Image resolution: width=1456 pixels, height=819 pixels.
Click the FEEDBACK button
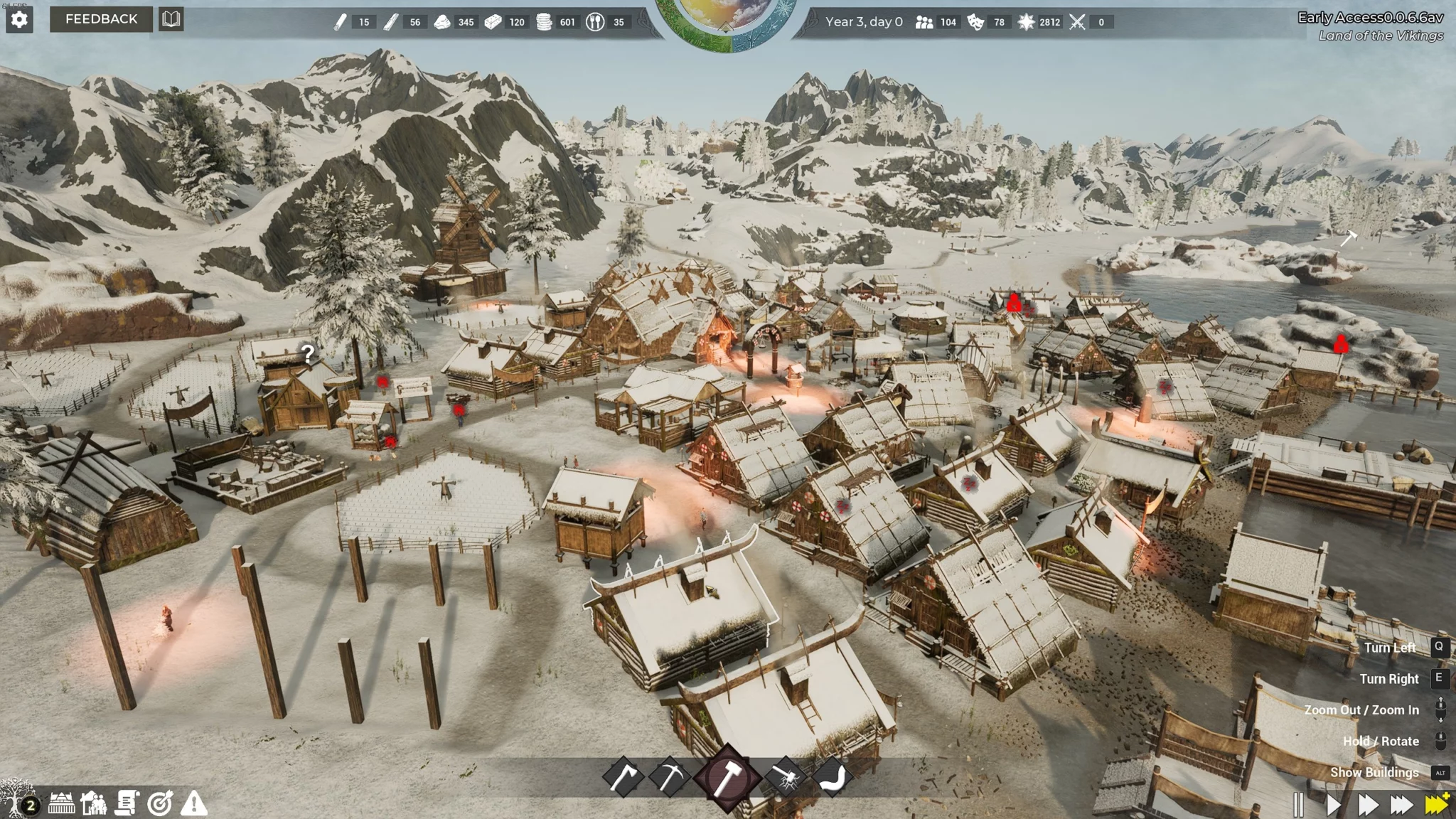tap(101, 19)
